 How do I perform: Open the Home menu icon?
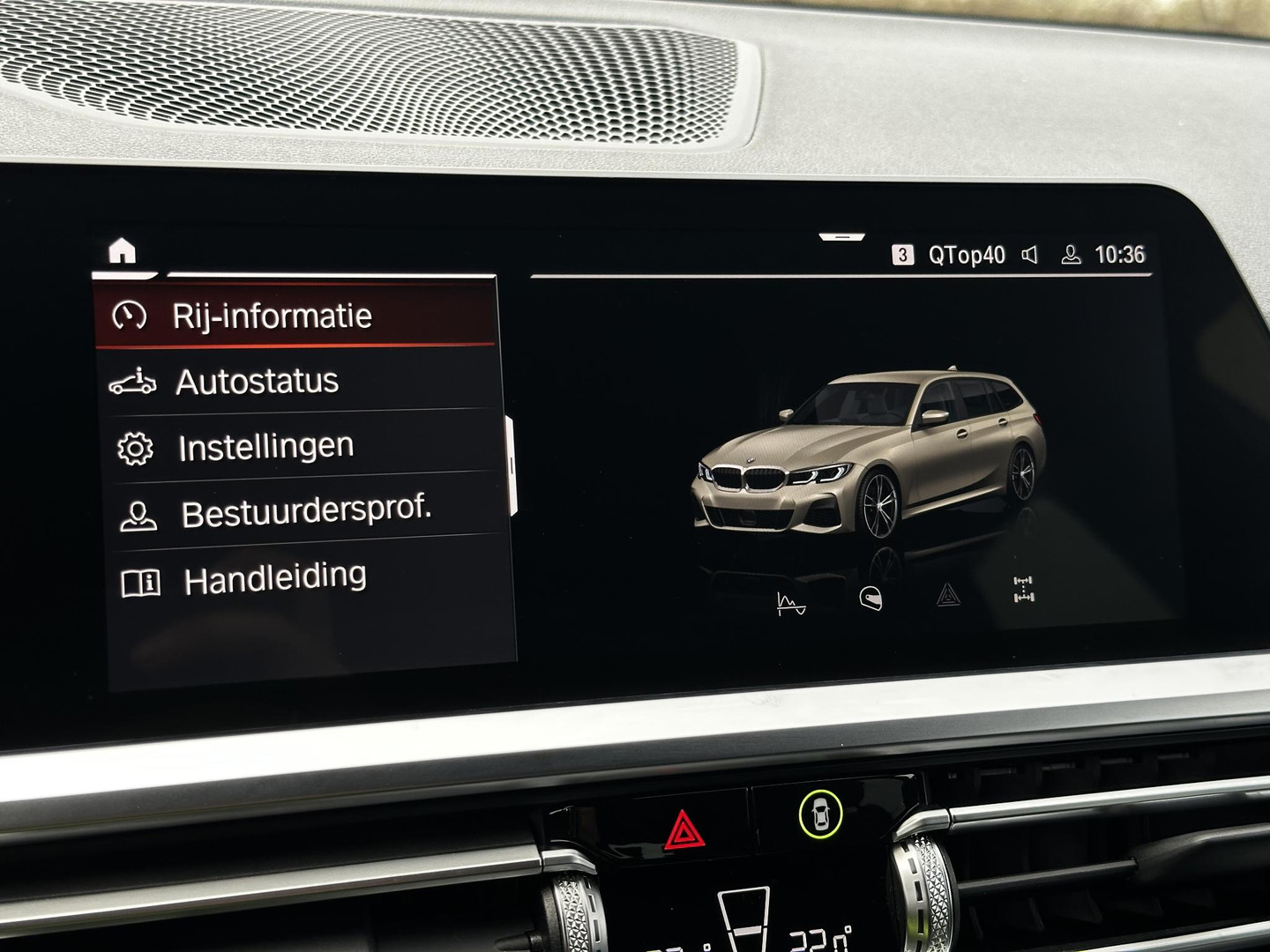click(x=123, y=252)
